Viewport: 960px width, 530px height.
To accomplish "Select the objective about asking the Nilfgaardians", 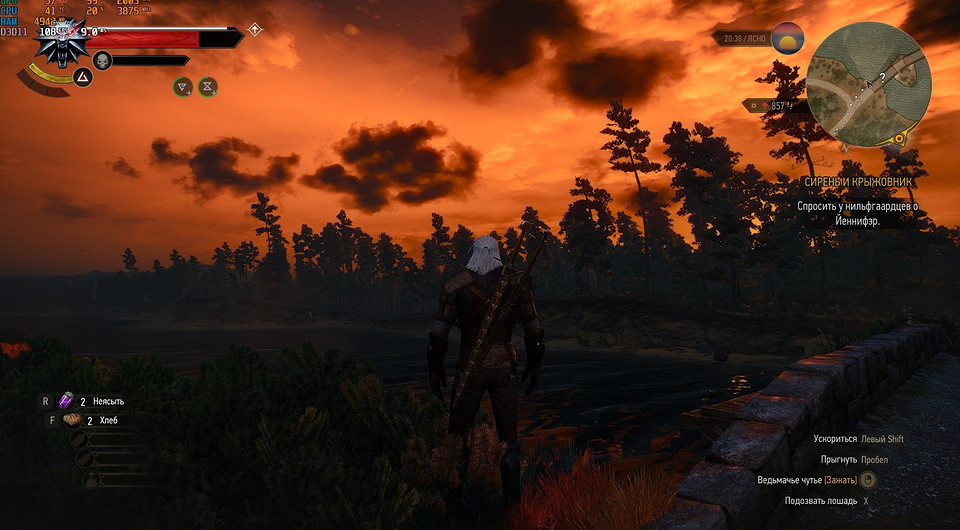I will (856, 214).
